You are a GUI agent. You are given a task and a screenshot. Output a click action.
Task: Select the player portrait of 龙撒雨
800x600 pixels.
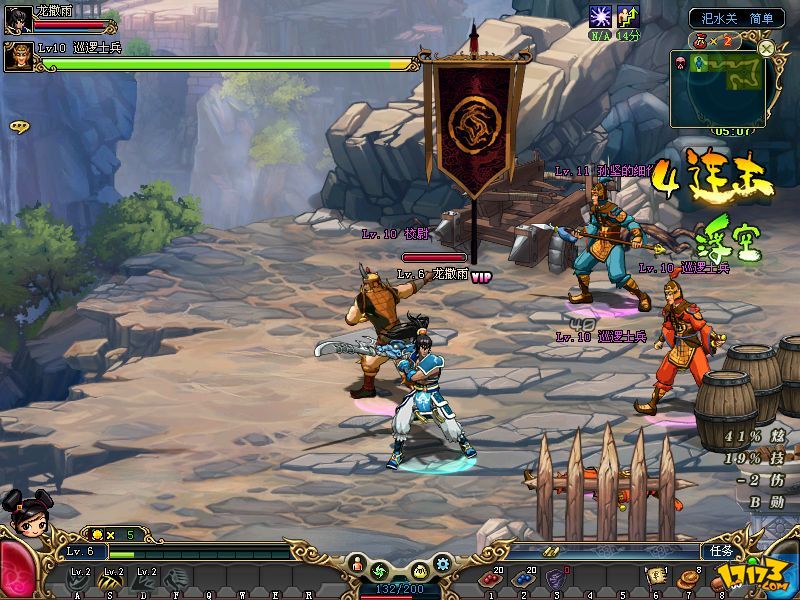[x=18, y=17]
